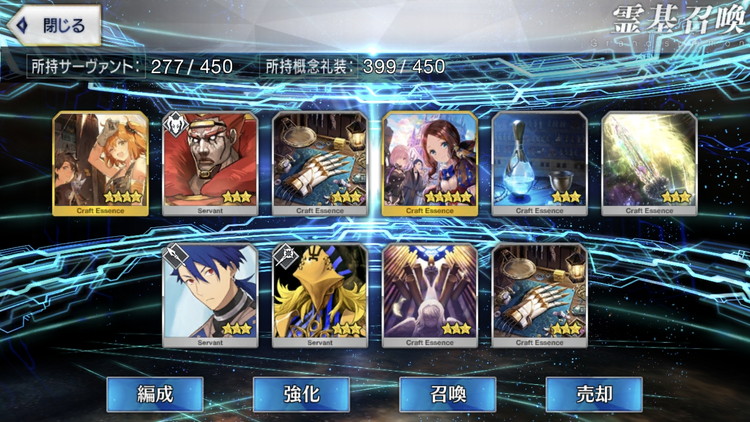This screenshot has width=750, height=422.
Task: Select the orange-haired girl Craft Essence card
Action: click(x=100, y=163)
